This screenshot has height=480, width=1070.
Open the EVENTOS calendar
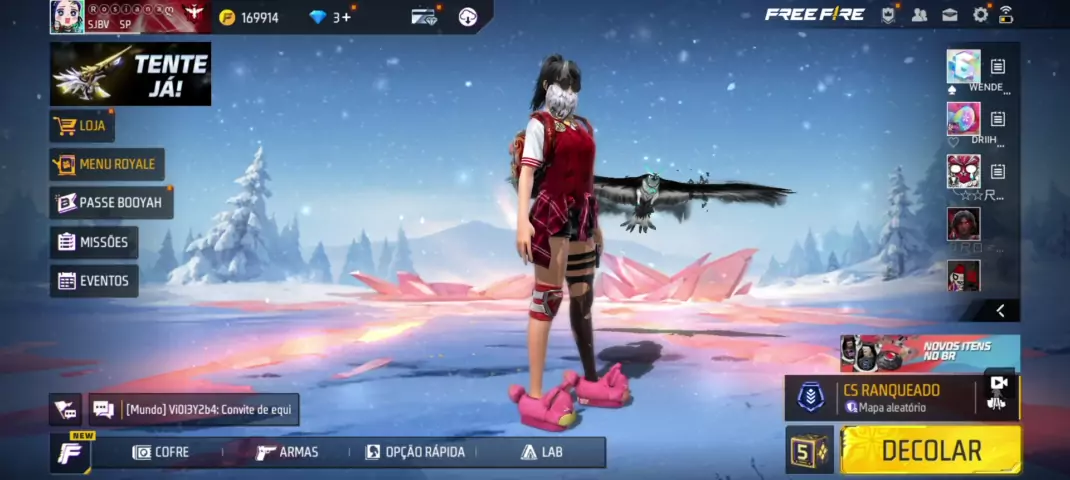[x=94, y=281]
